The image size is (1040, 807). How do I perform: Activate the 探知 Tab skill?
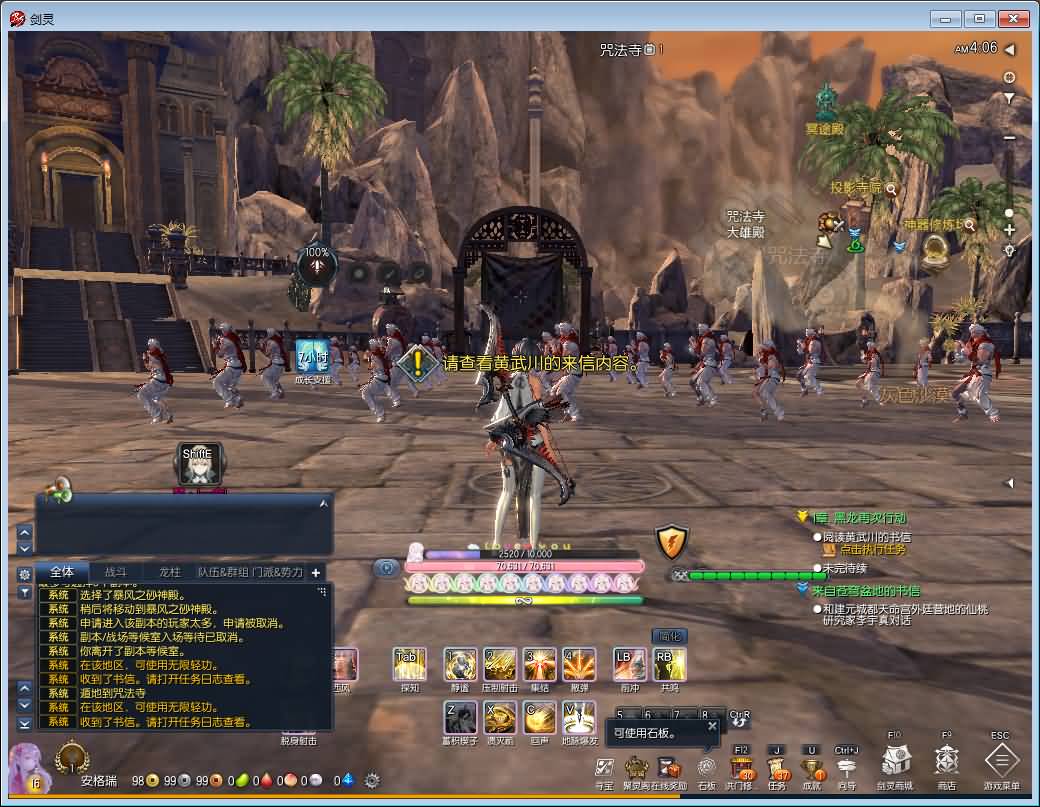(x=409, y=664)
